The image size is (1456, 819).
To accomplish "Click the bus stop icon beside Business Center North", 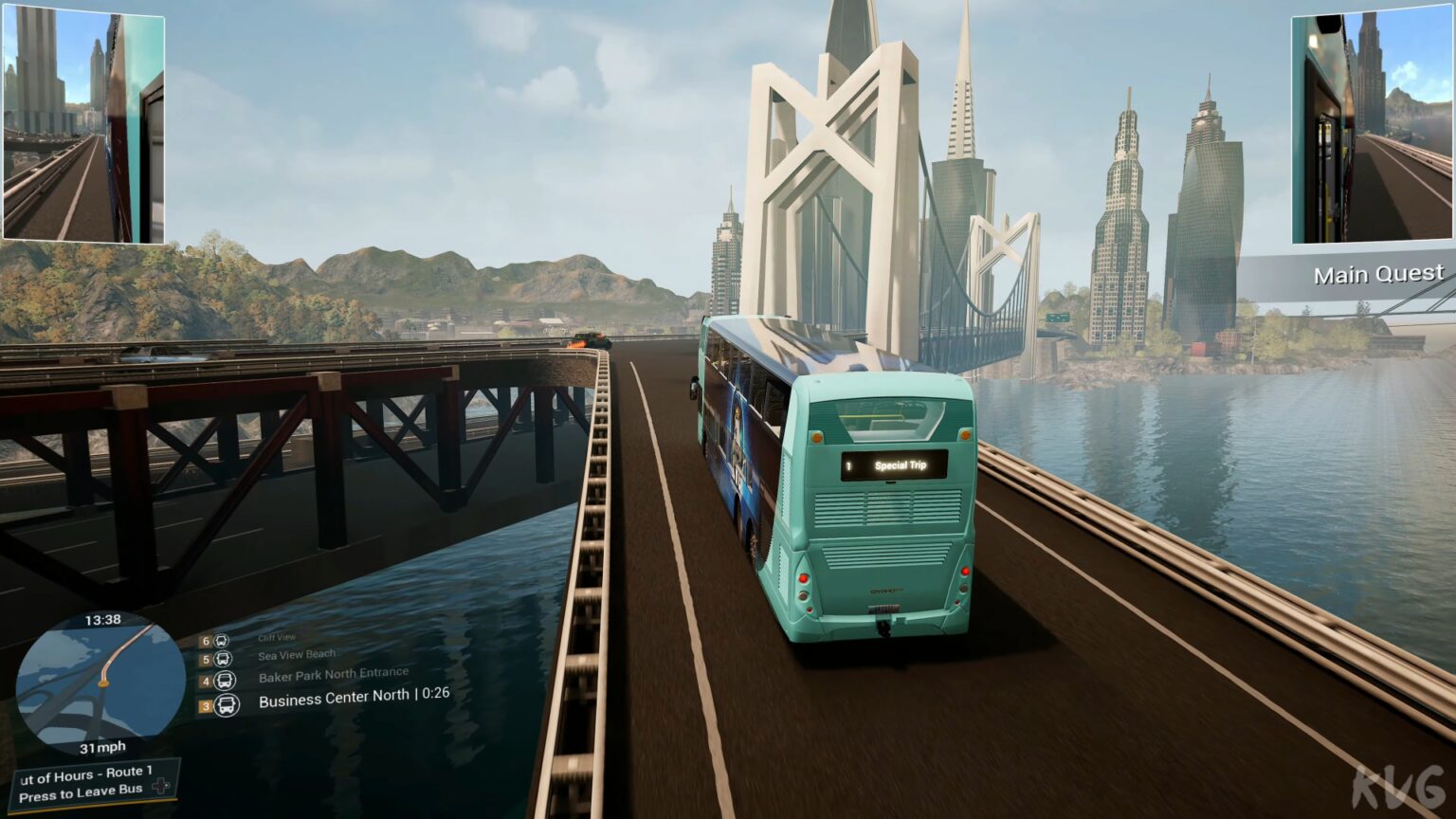I will (226, 705).
